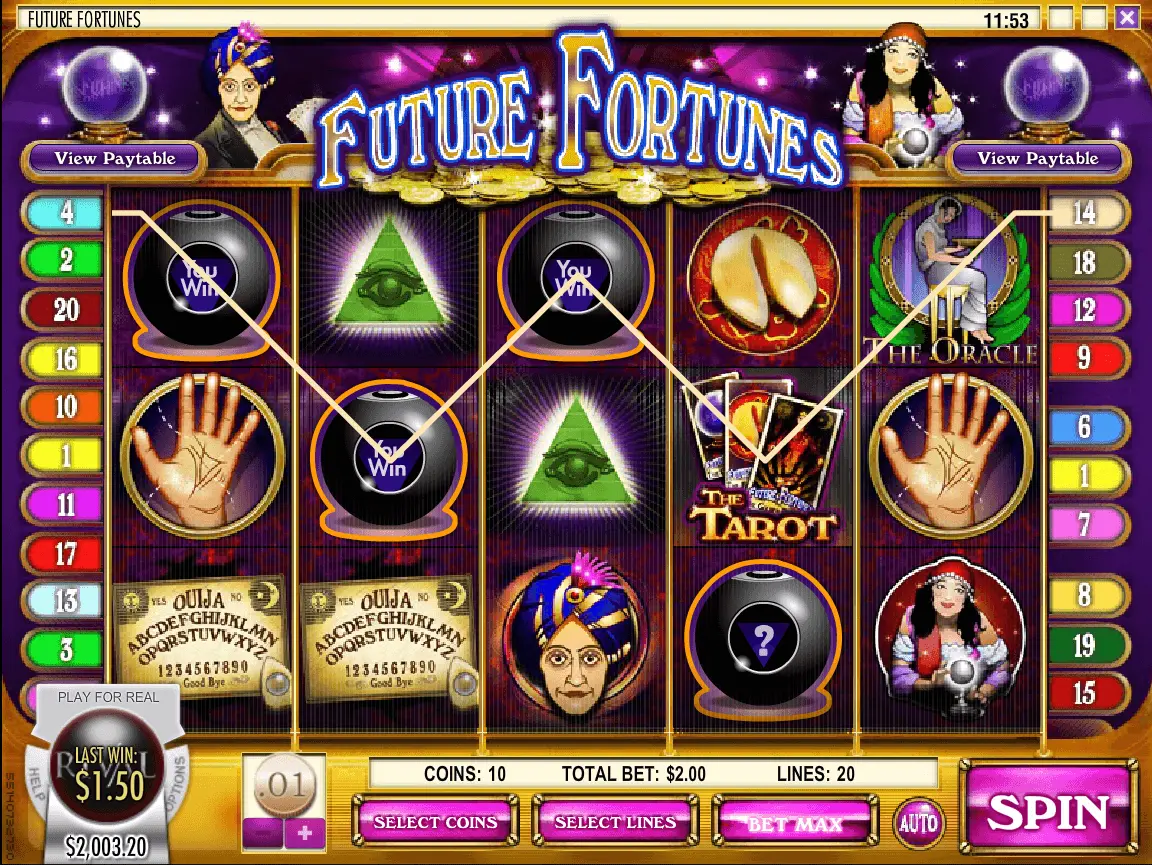Spin the reels with the SPIN button

[x=1049, y=811]
